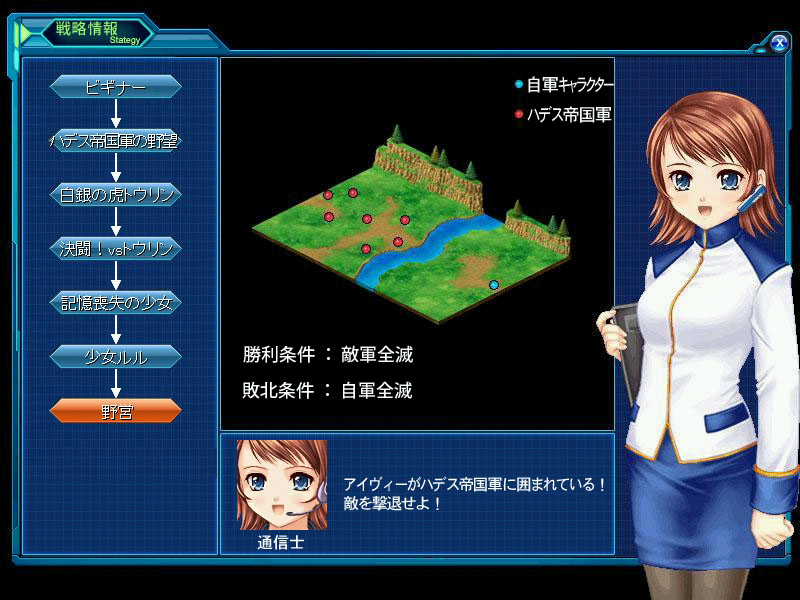The image size is (800, 600).
Task: Choose the 少女ルル mission entry
Action: point(116,356)
